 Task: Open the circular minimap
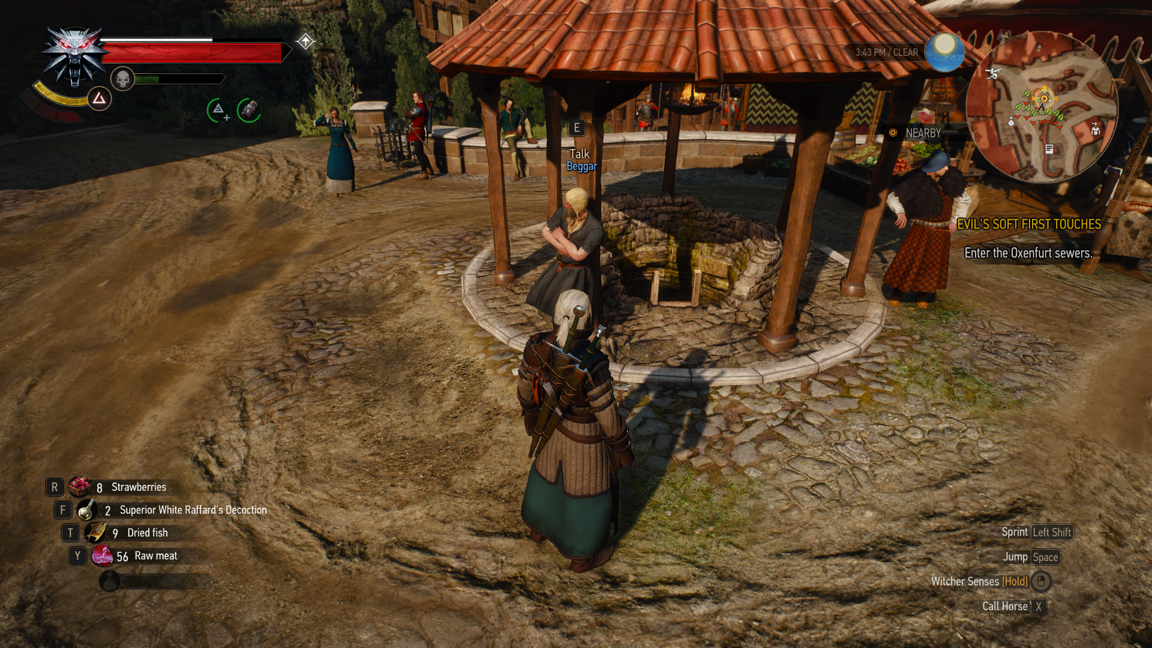1041,106
